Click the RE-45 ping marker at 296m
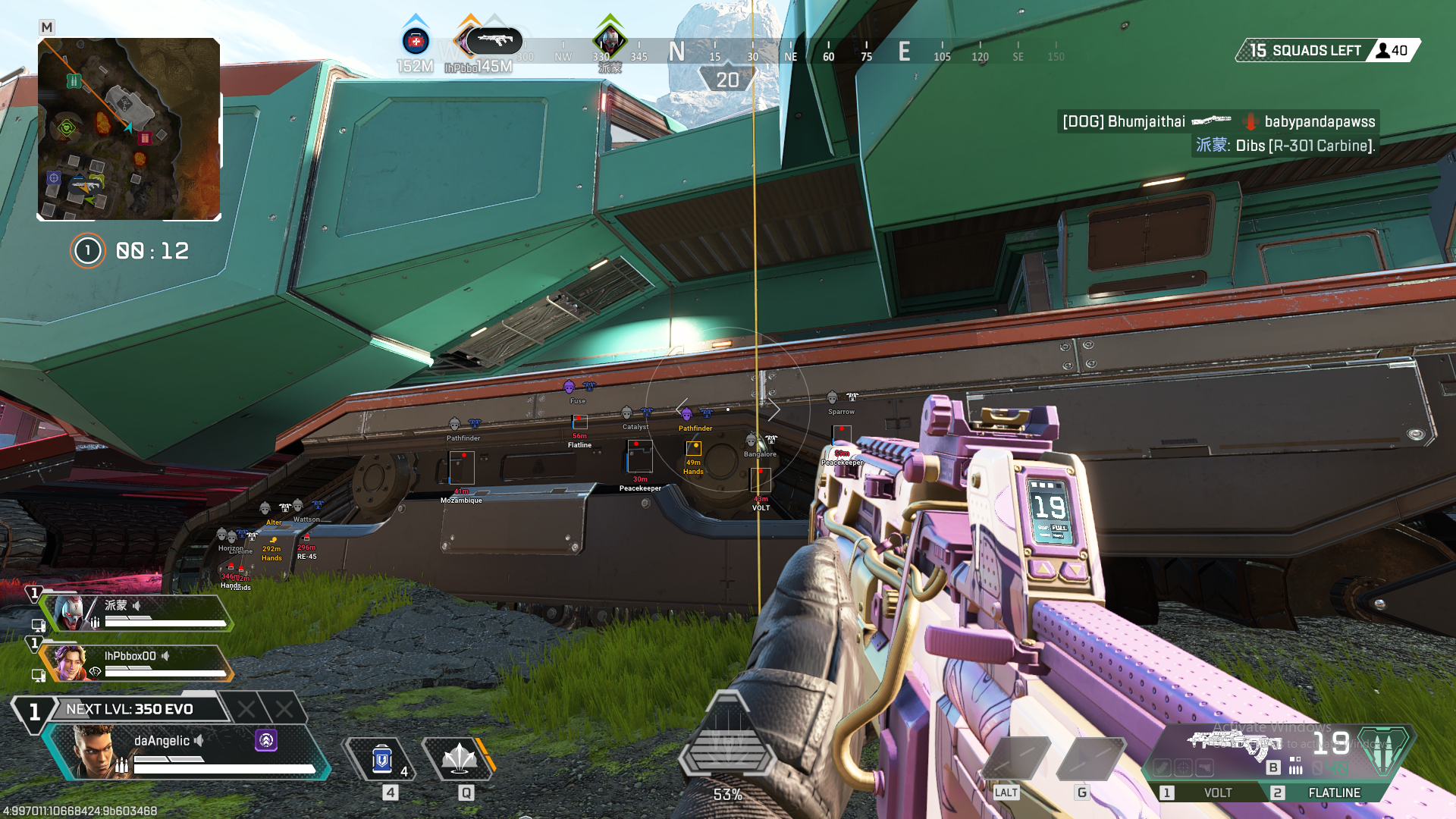Viewport: 1456px width, 819px height. [306, 538]
